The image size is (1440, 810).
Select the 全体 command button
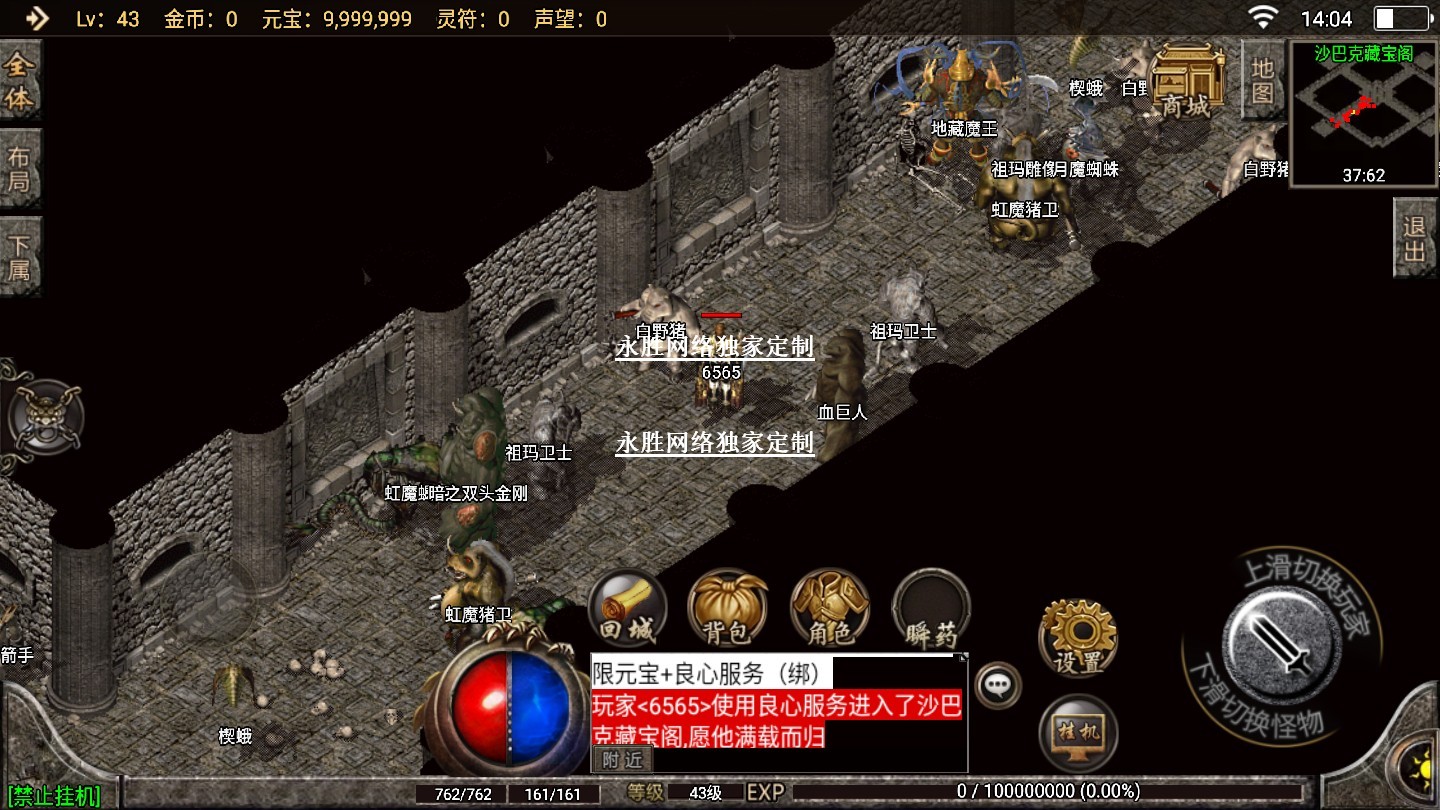(x=20, y=82)
